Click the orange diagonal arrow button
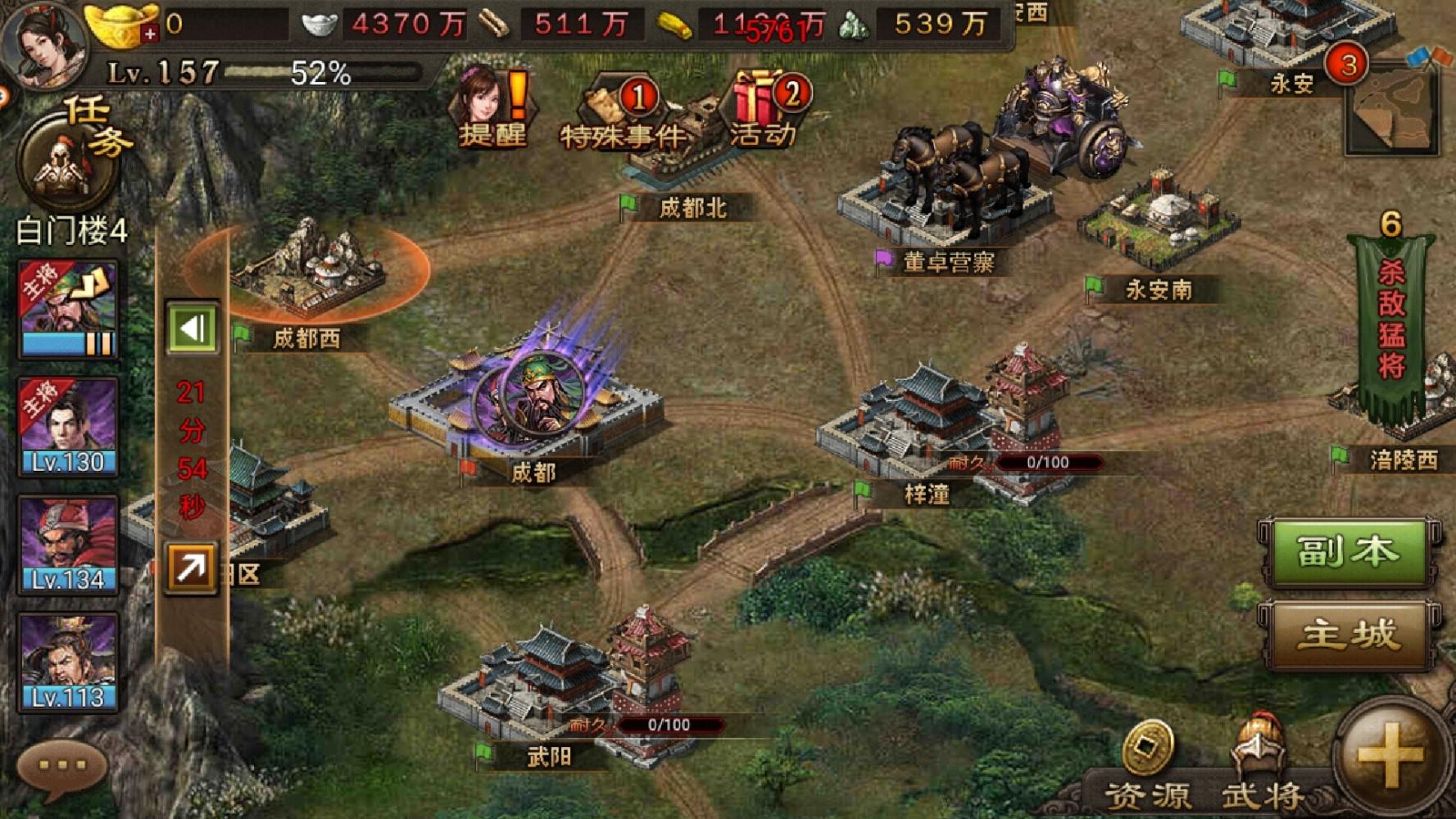1456x819 pixels. (191, 567)
